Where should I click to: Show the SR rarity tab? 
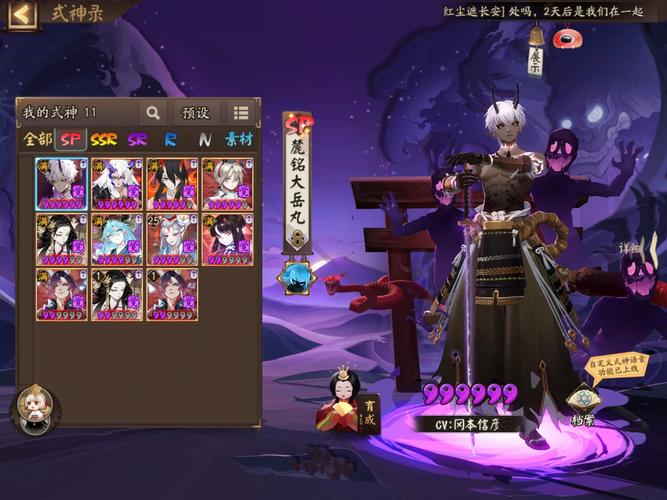pyautogui.click(x=138, y=140)
